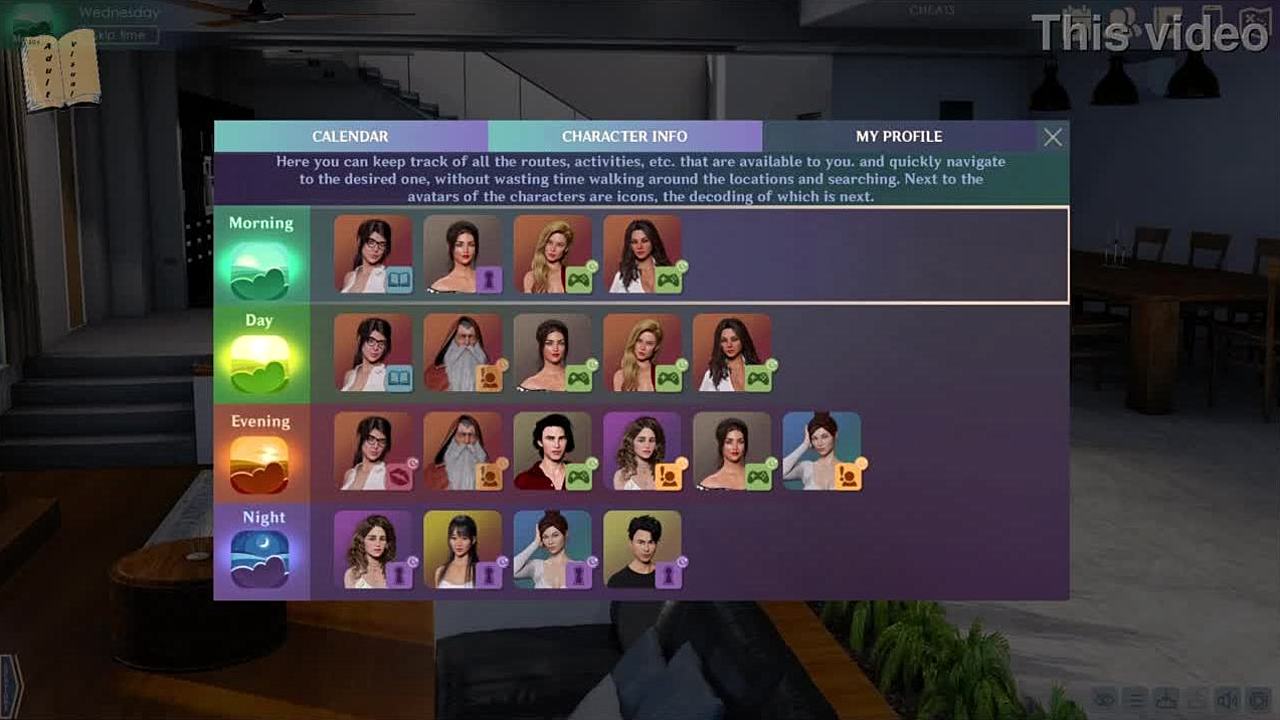Choose the Day sun icon

click(x=260, y=363)
